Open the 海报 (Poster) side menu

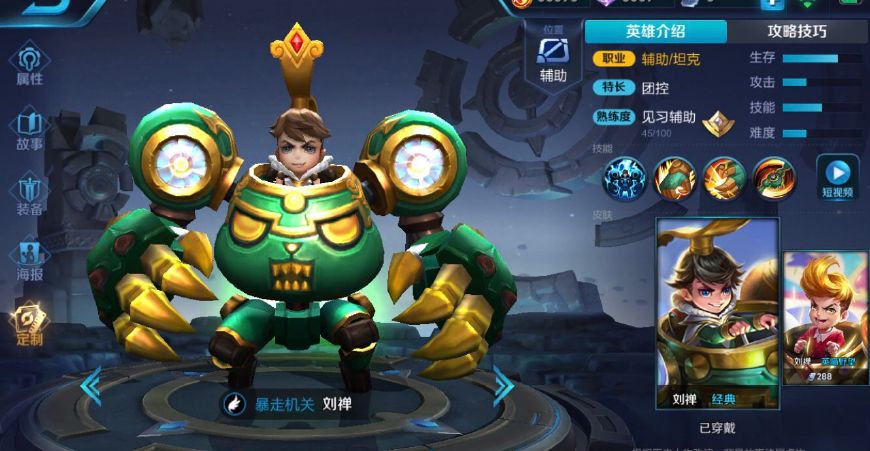tap(30, 259)
